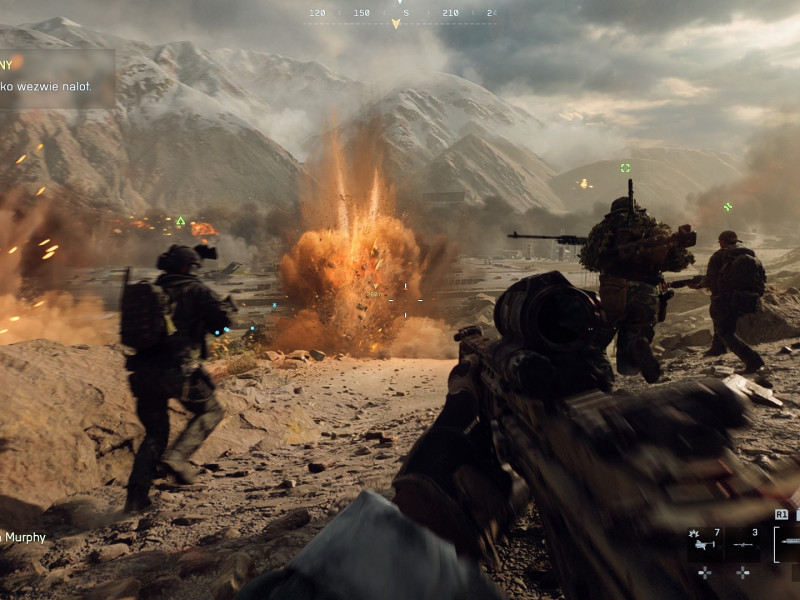Select the primary weapon slot in the bracket

click(788, 542)
